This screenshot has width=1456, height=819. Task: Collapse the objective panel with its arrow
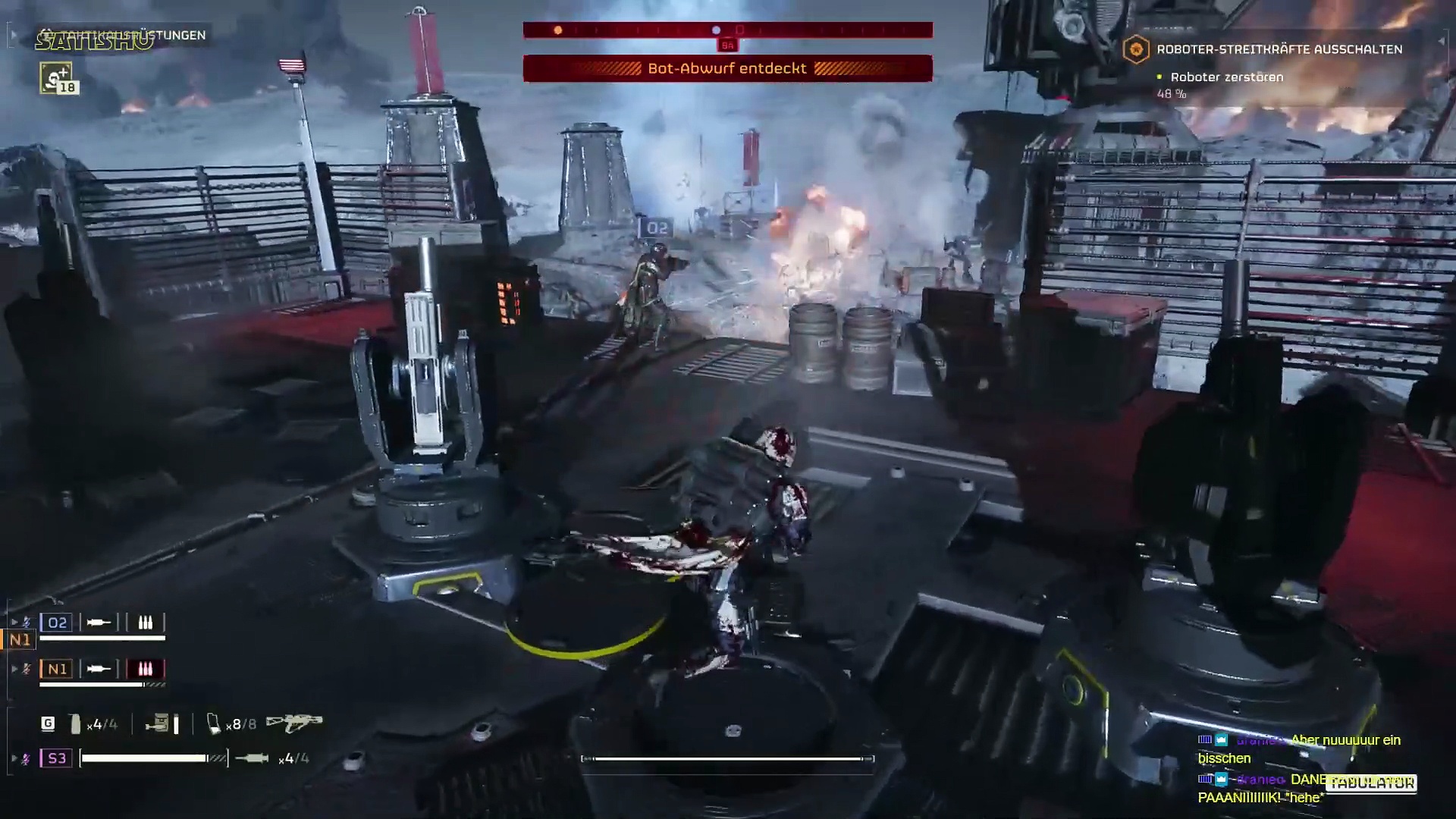point(1442,41)
